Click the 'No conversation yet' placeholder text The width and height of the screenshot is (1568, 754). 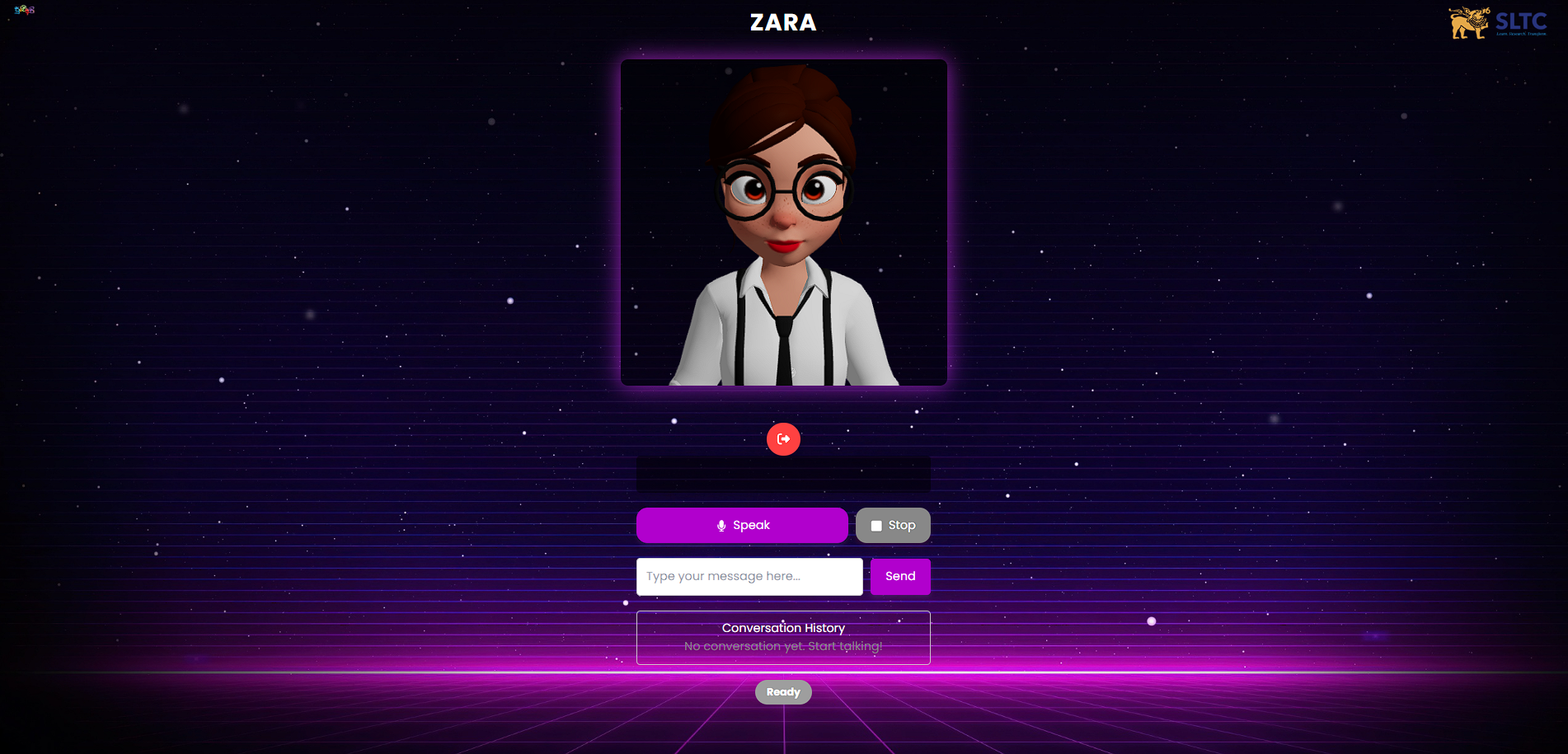(782, 646)
